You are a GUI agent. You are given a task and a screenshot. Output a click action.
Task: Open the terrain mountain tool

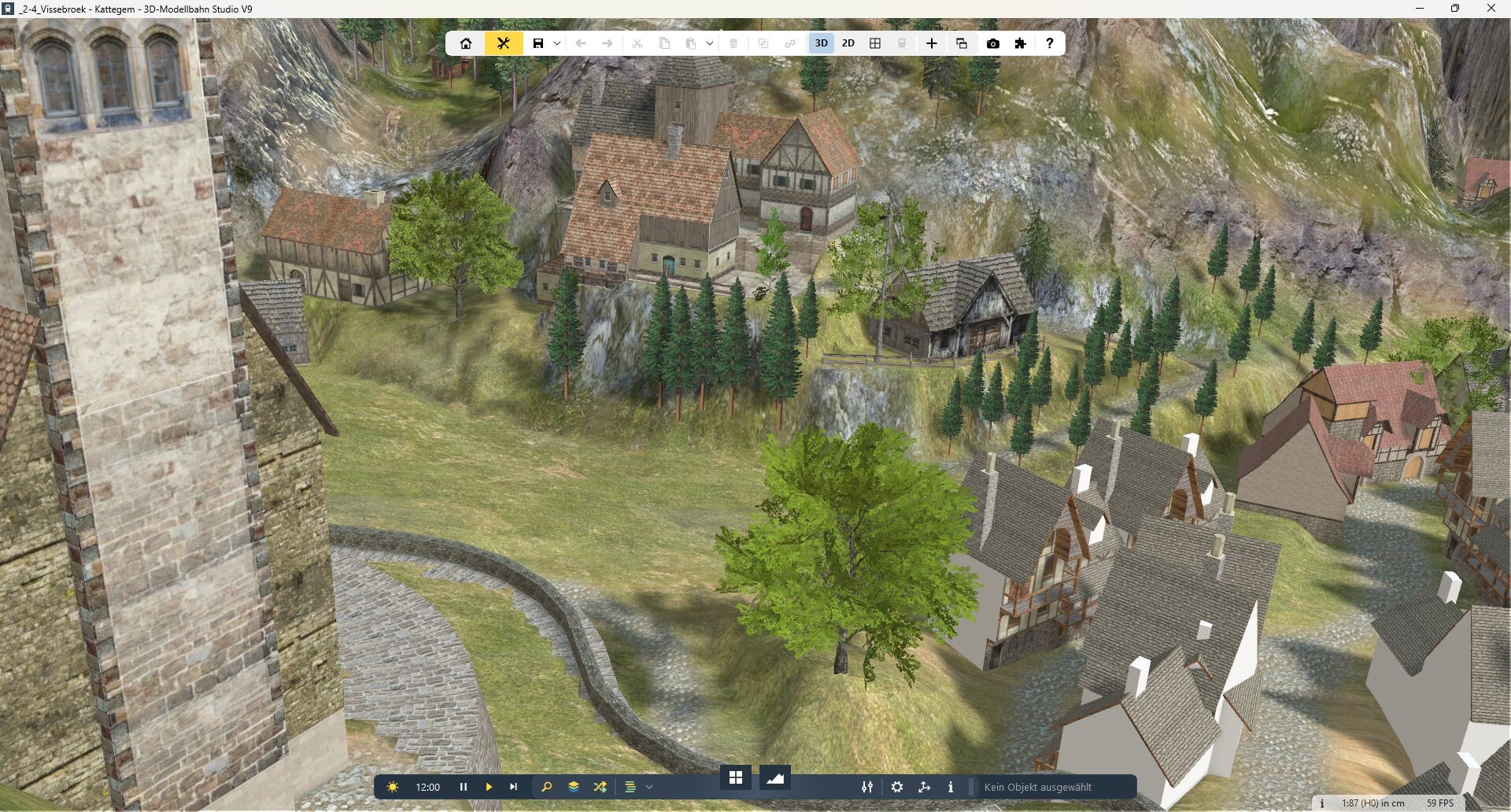(775, 778)
